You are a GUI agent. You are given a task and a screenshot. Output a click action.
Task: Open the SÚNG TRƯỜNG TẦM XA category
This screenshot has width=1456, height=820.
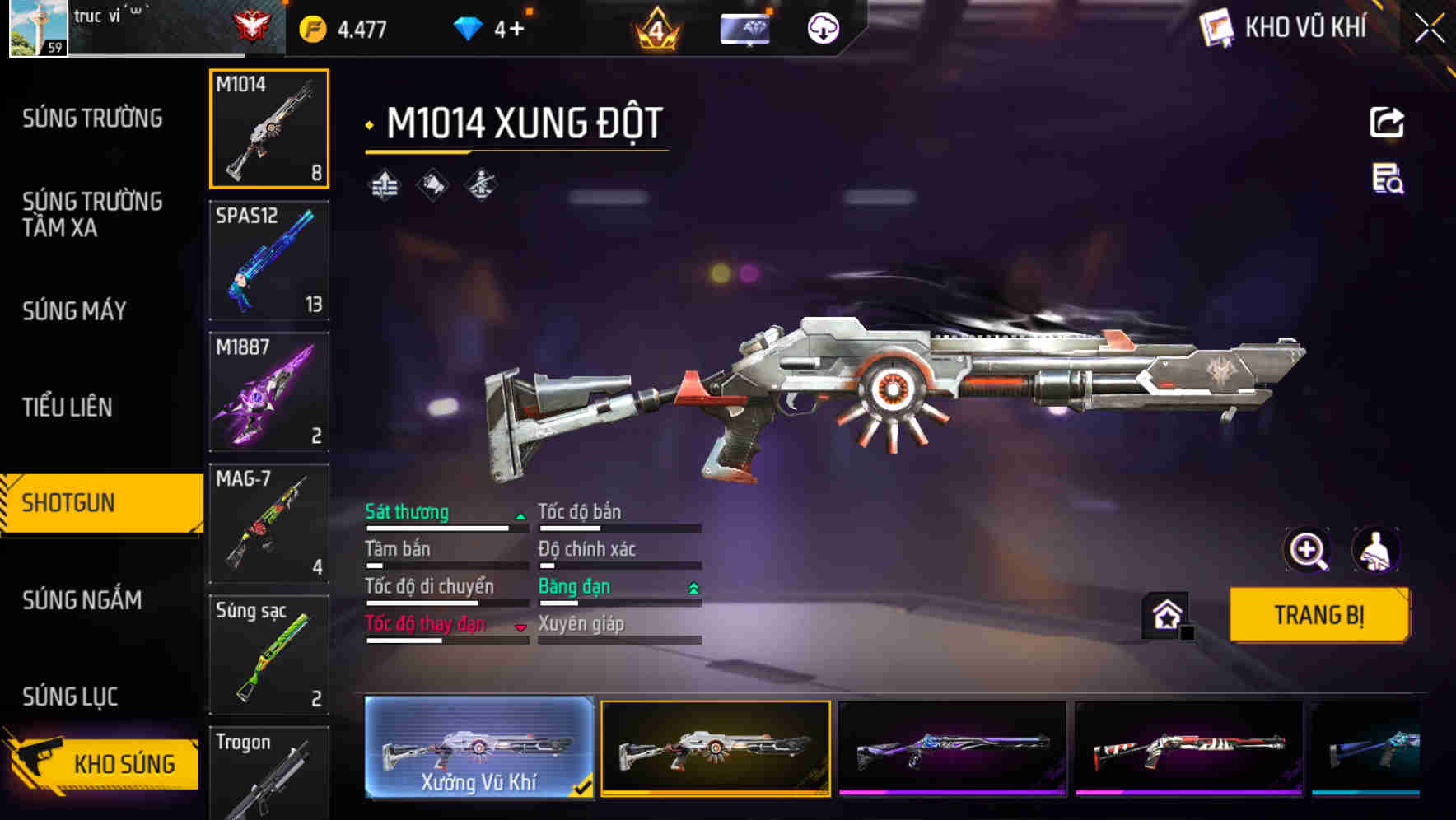pyautogui.click(x=92, y=214)
